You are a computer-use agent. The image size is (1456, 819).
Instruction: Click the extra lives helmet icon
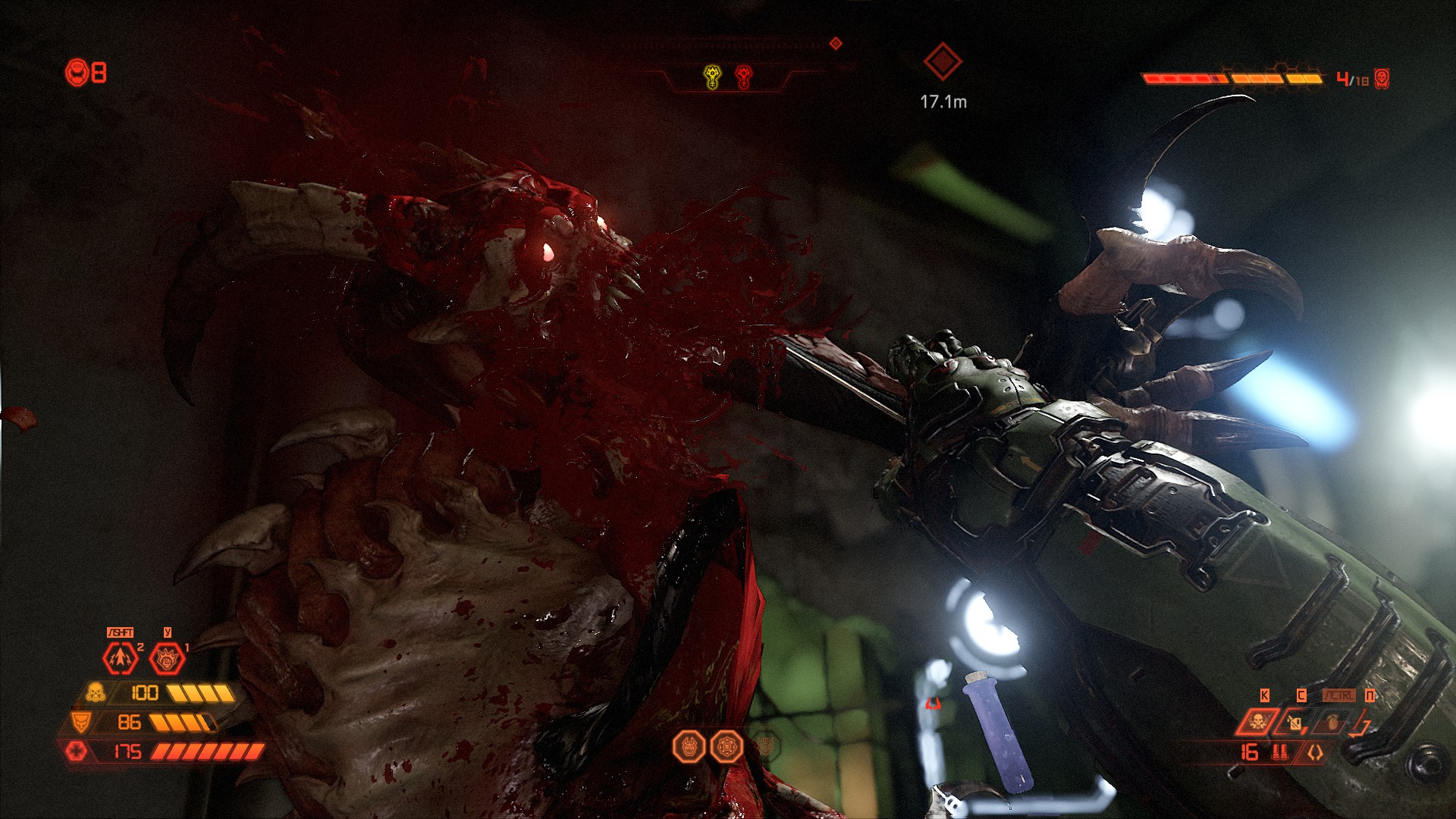(77, 73)
